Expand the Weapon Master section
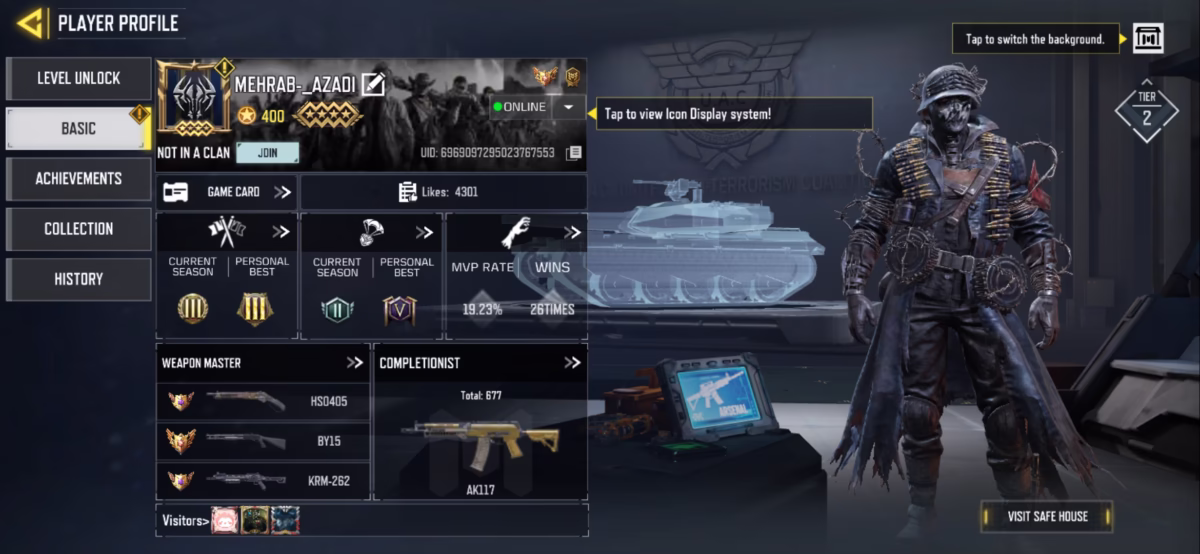Image resolution: width=1200 pixels, height=554 pixels. [x=354, y=363]
